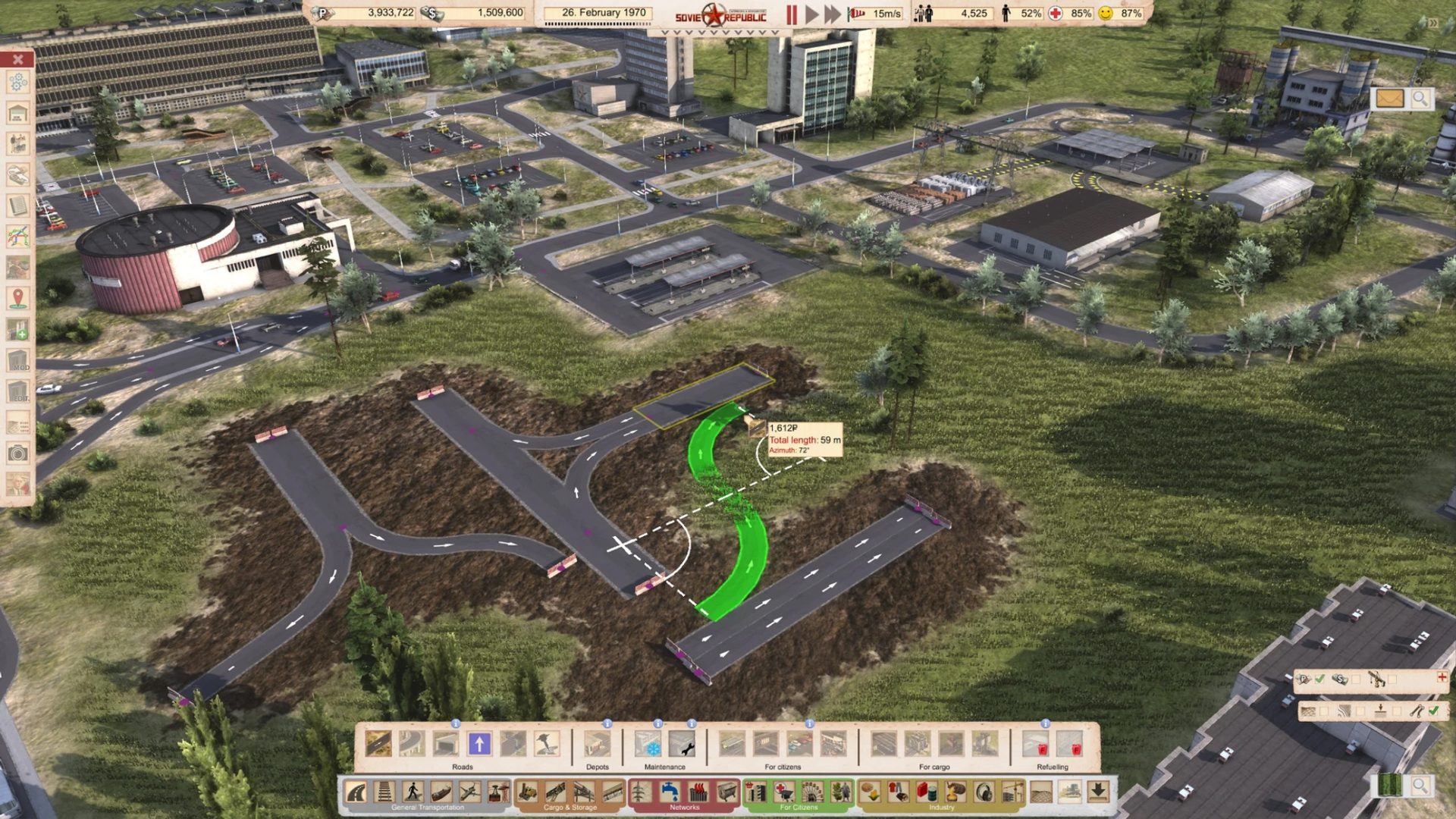Collapse toolbar with the down arrow
1456x819 pixels.
coord(1098,792)
